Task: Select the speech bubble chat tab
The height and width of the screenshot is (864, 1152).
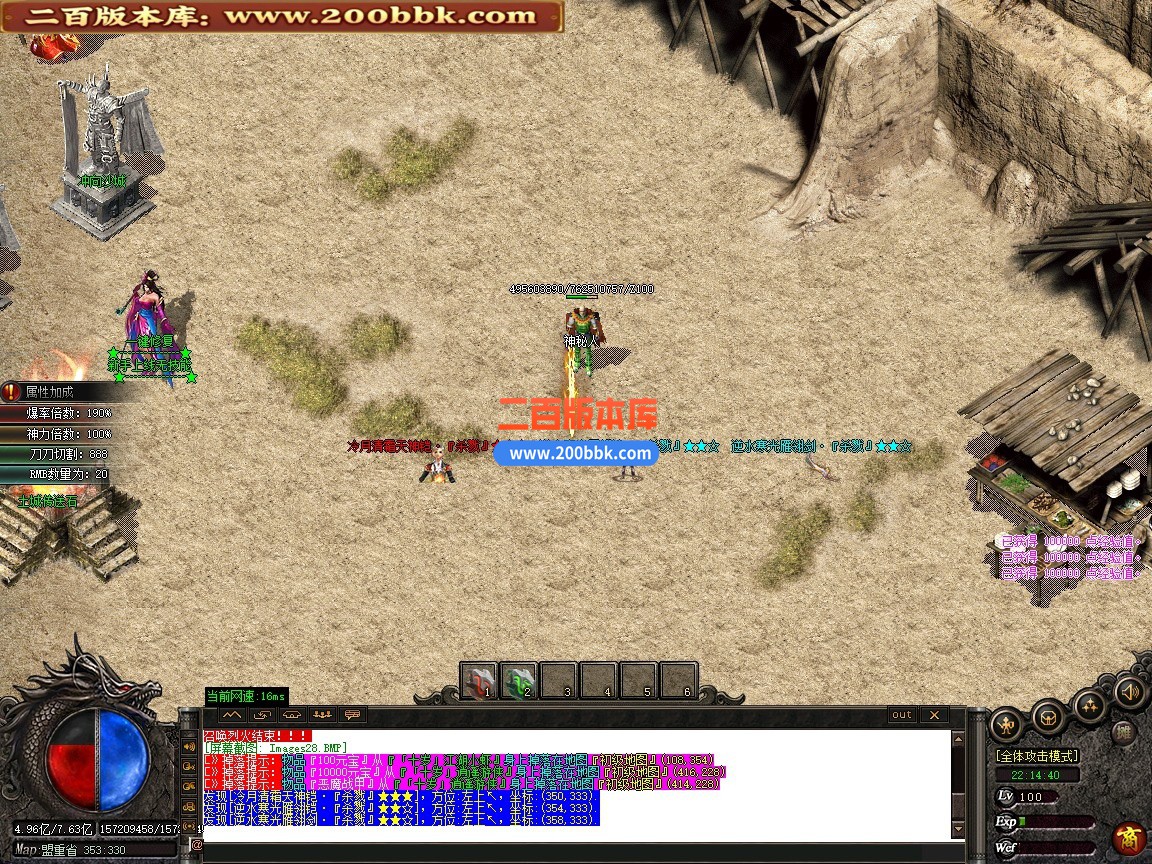Action: click(352, 715)
